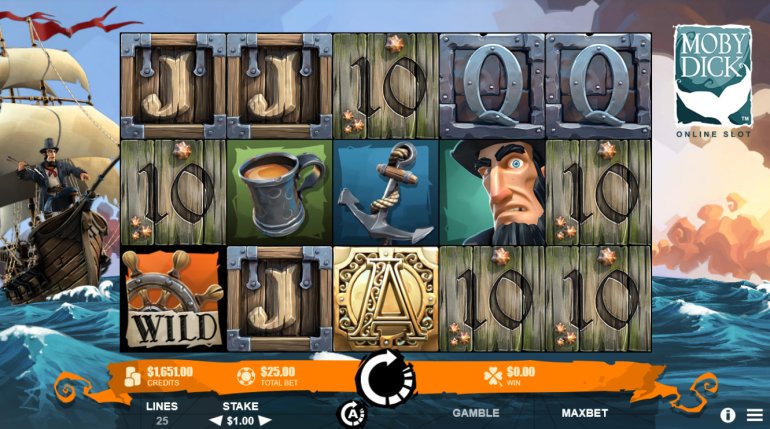This screenshot has height=429, width=770.
Task: Spin the reels with the circular arrow button
Action: click(x=387, y=378)
